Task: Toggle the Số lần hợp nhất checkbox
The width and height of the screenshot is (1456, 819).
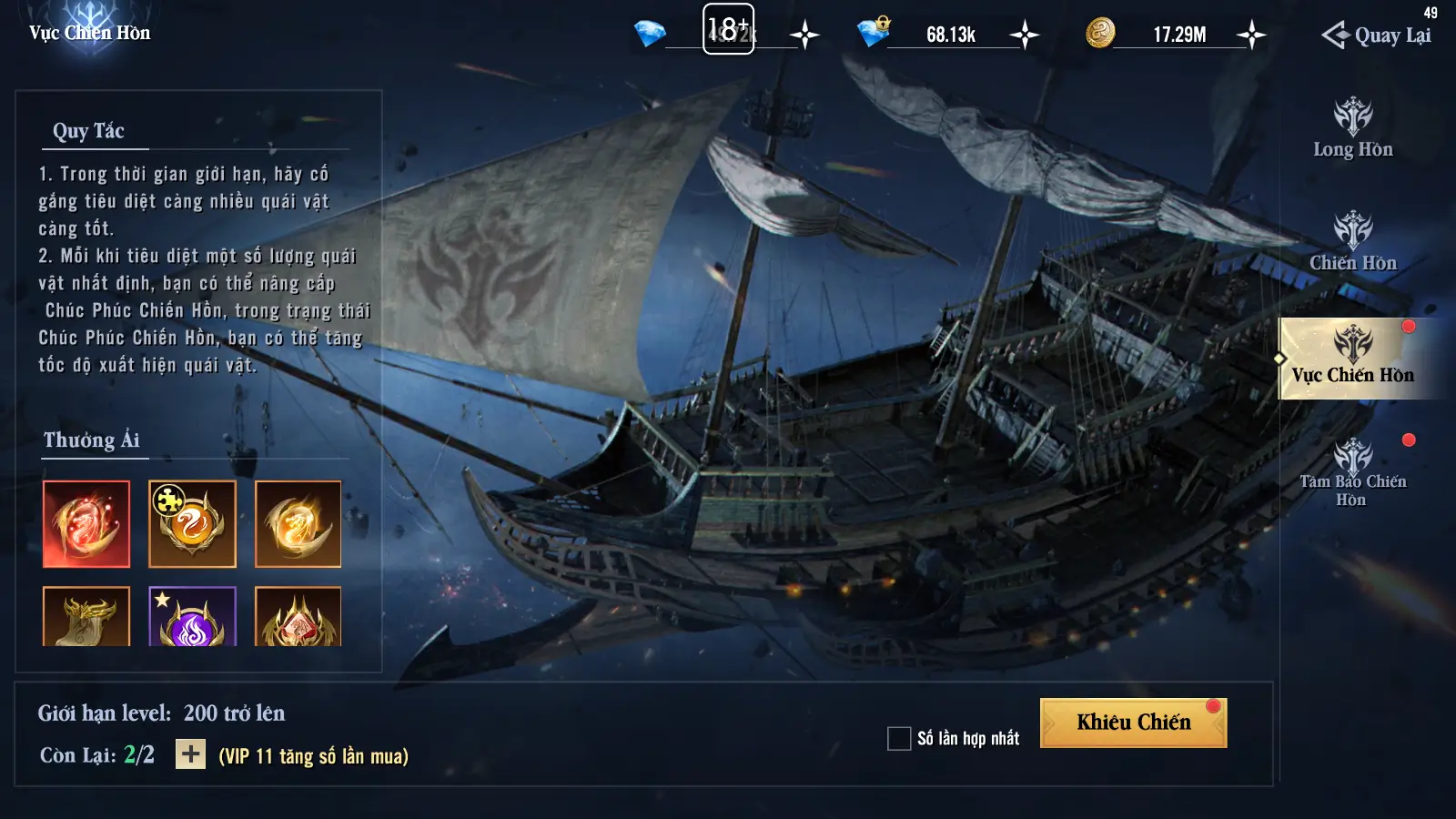Action: point(899,738)
